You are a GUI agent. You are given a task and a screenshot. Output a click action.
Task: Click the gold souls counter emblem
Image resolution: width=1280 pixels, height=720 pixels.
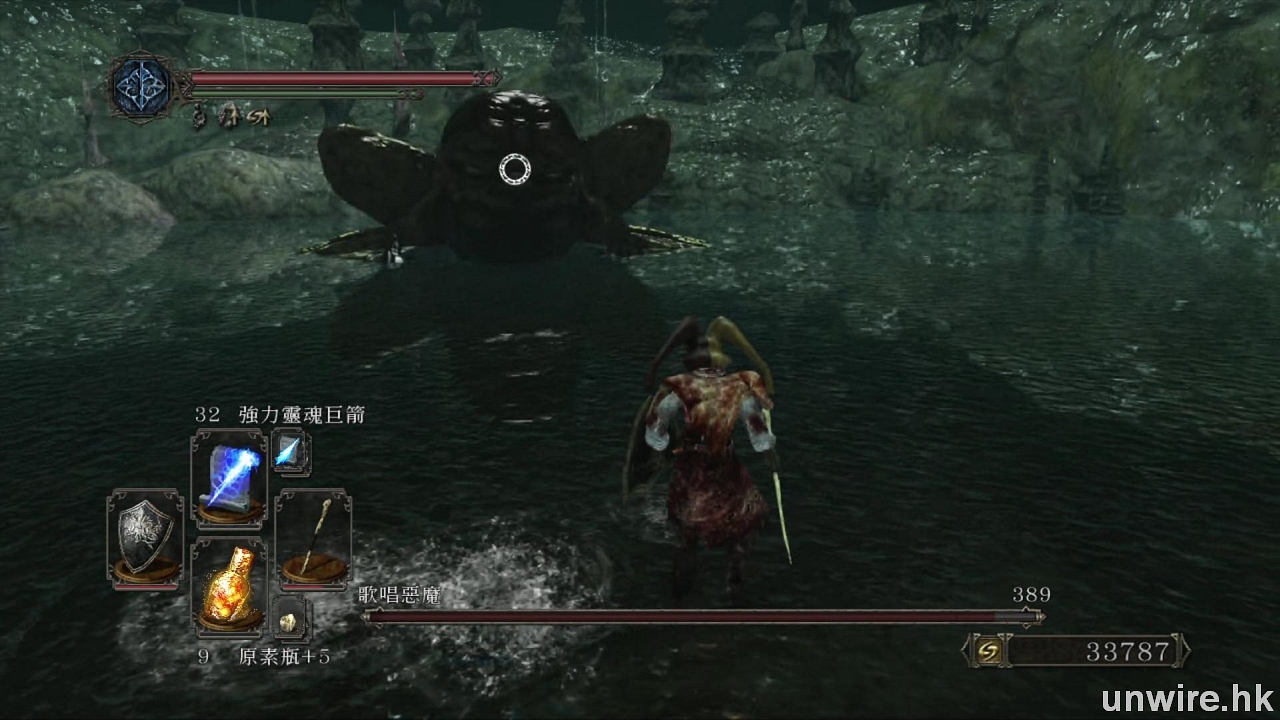tap(985, 652)
